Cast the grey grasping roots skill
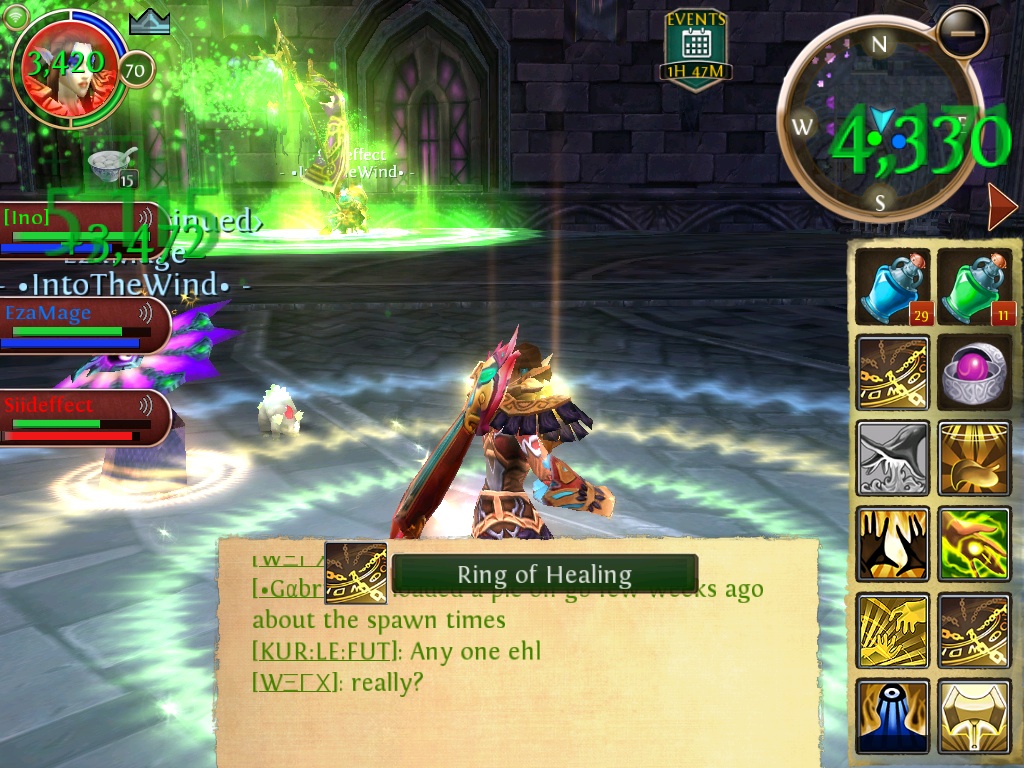This screenshot has width=1024, height=768. 893,458
